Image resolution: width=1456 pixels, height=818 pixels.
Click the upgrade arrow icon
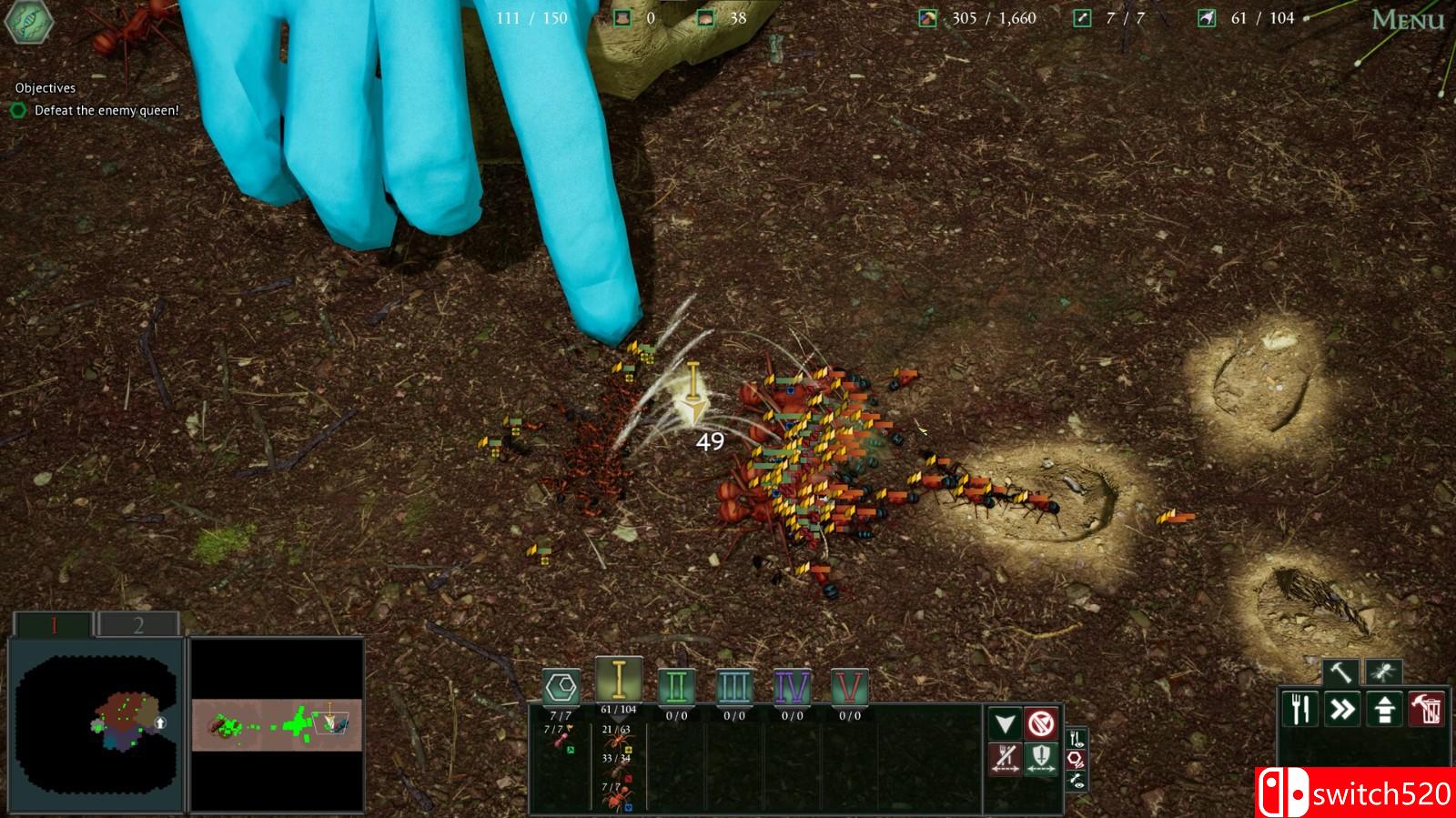[1384, 707]
